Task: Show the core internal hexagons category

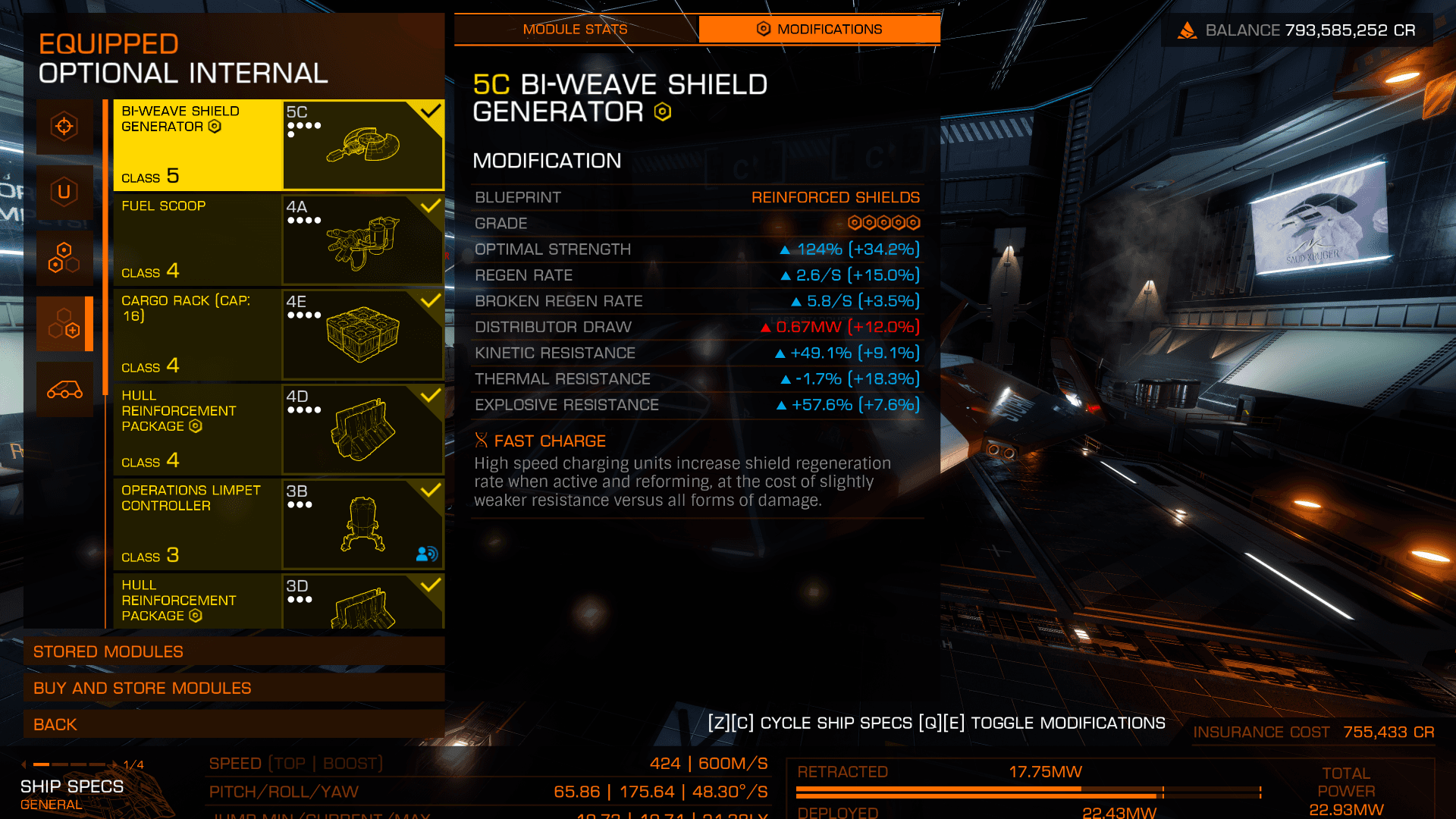Action: (64, 259)
